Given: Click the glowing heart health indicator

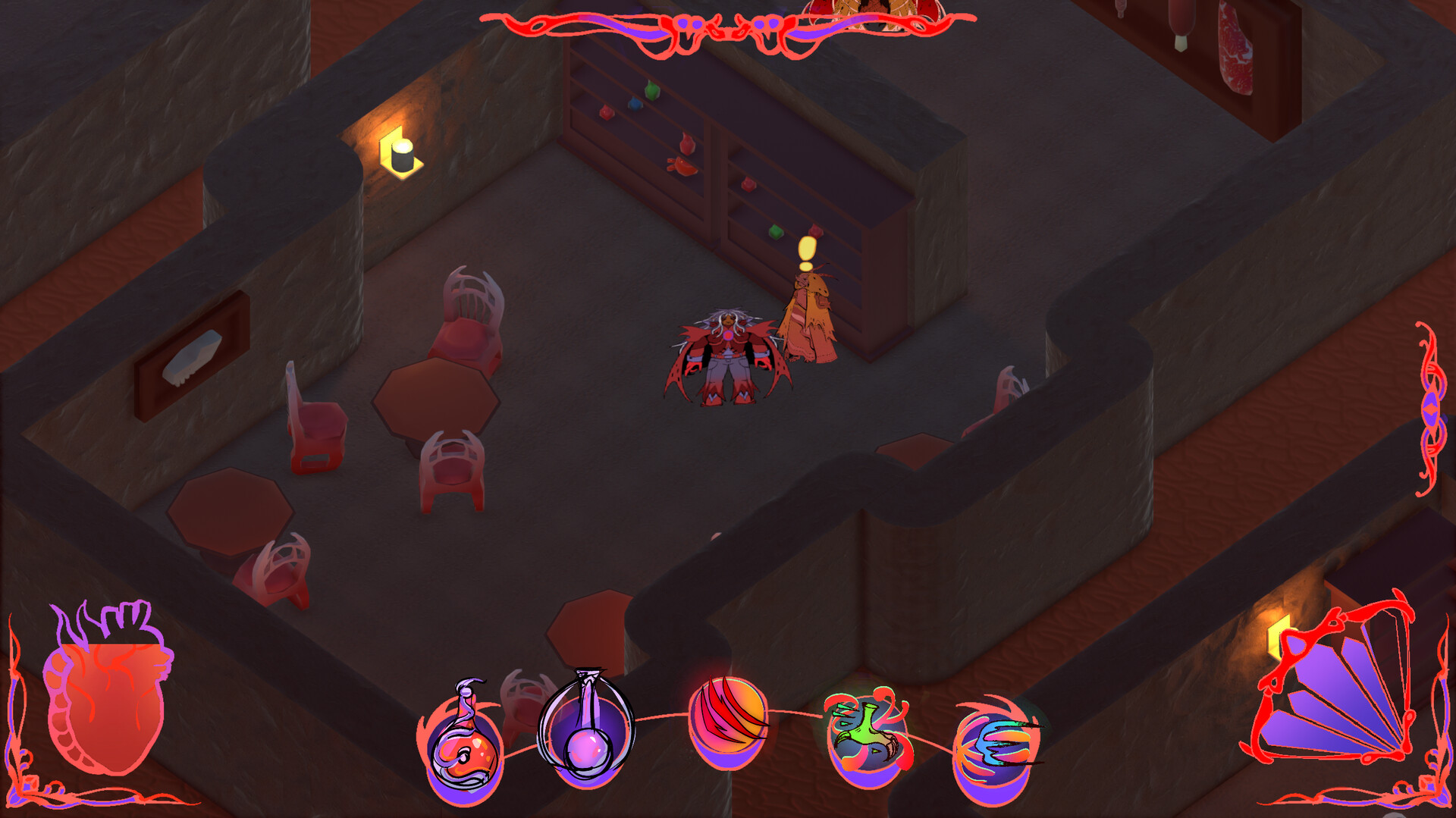Looking at the screenshot, I should click(x=106, y=694).
